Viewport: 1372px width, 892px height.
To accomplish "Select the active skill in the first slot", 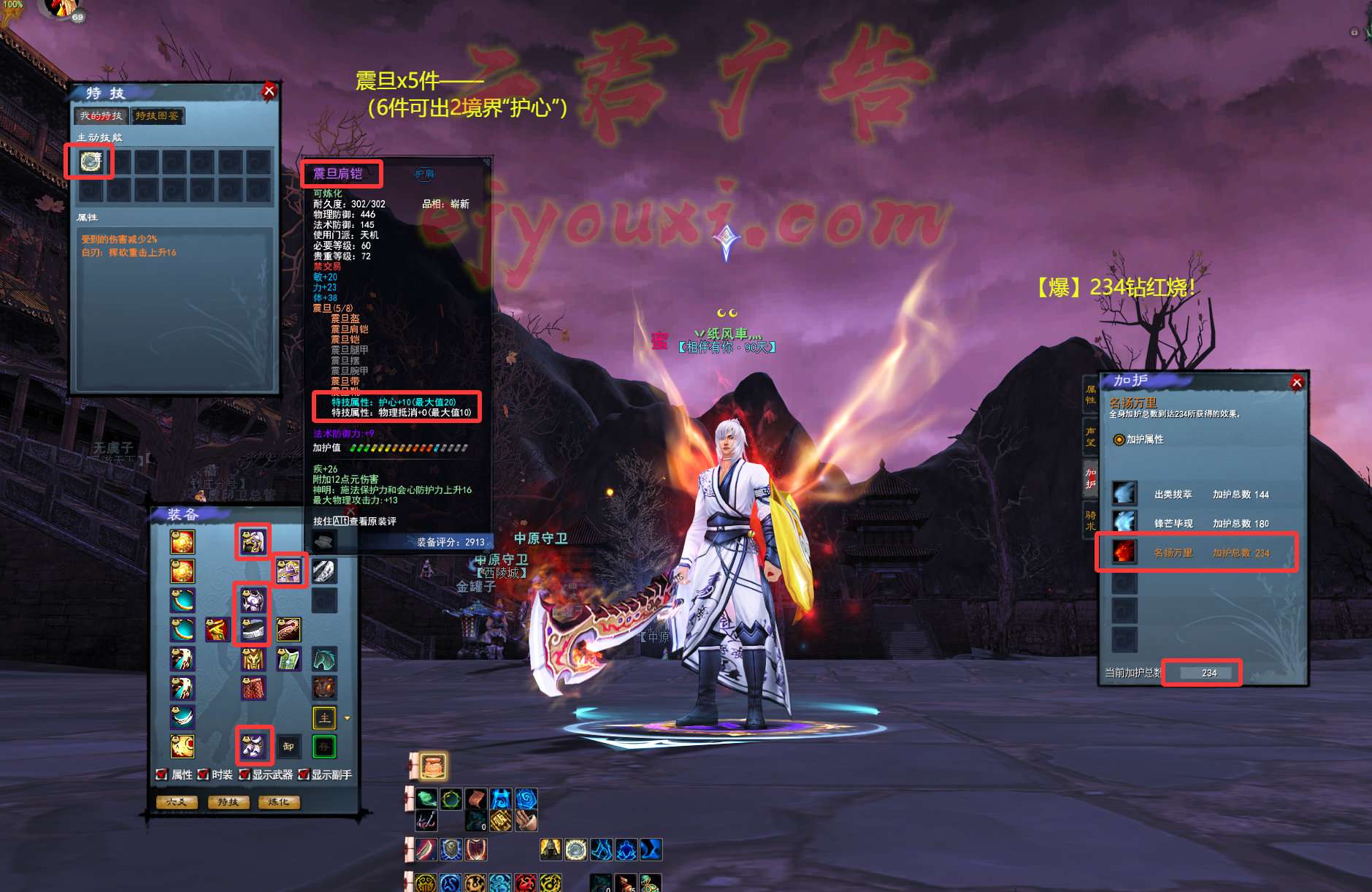I will pyautogui.click(x=90, y=161).
